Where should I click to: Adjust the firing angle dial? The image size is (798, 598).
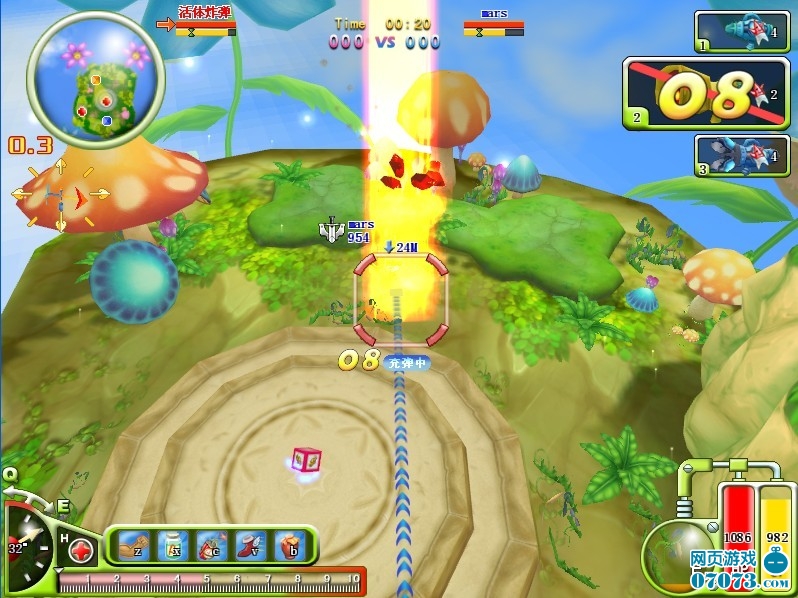pyautogui.click(x=28, y=546)
